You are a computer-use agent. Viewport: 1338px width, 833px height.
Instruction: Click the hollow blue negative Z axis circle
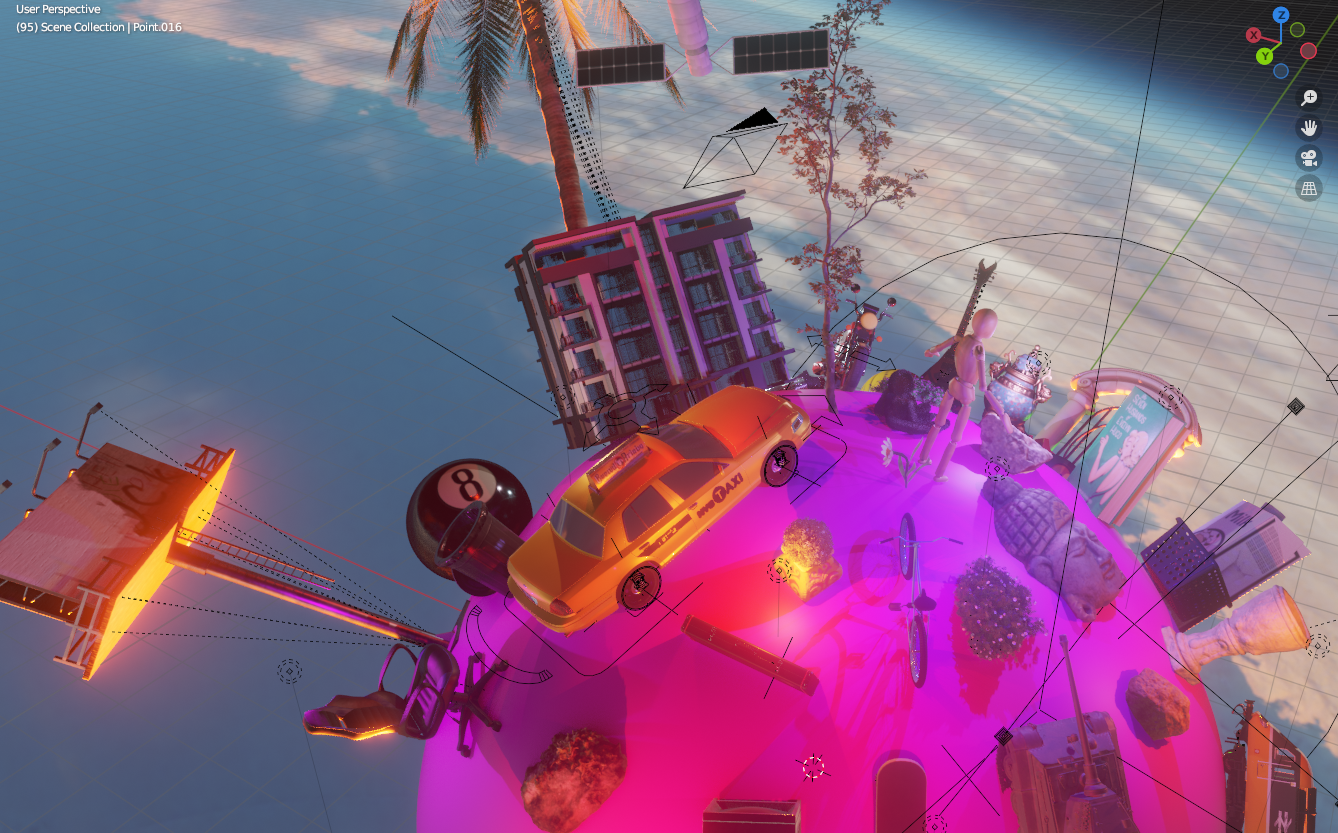1281,71
